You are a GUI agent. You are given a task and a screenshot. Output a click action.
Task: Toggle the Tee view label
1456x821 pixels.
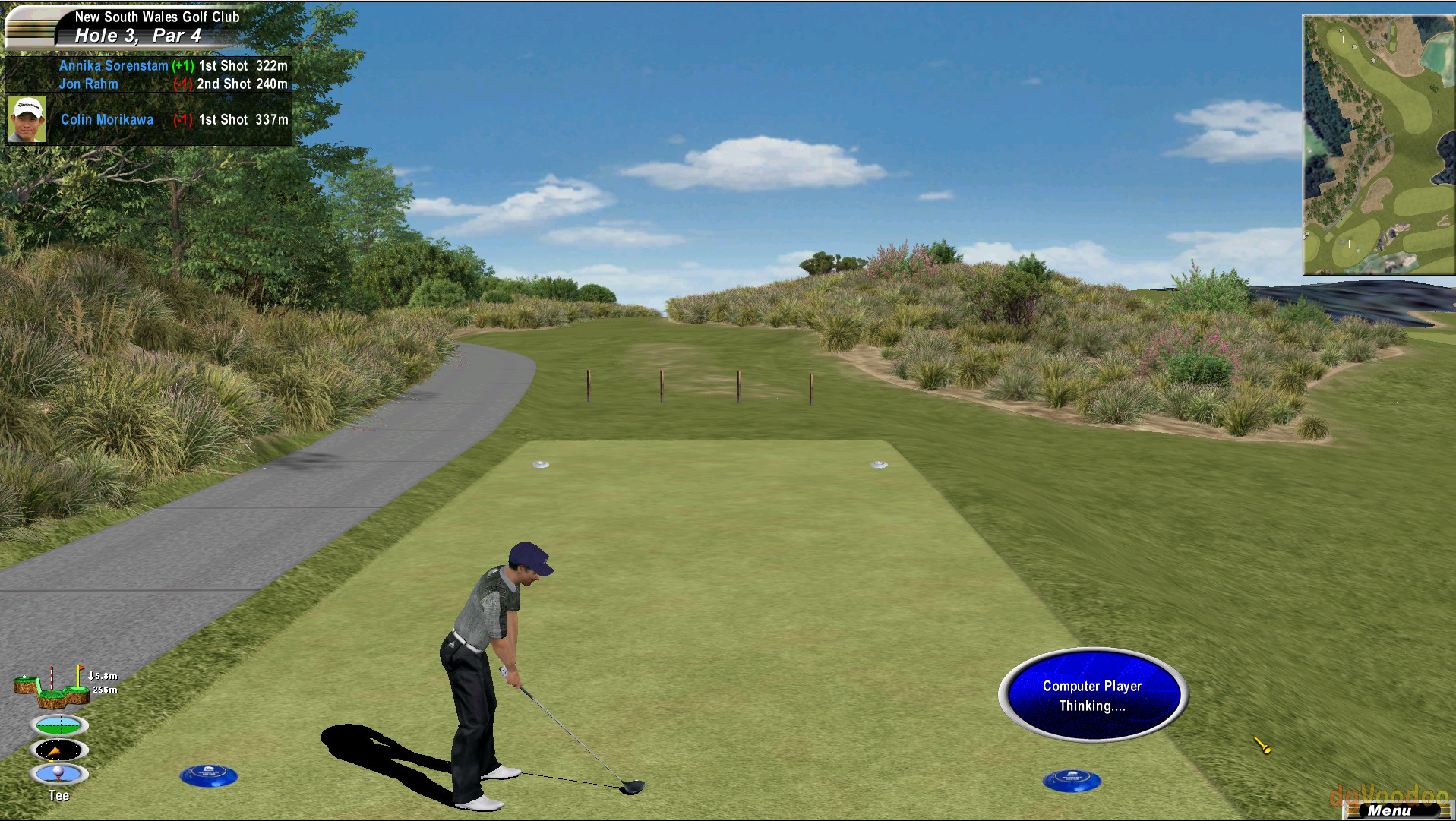point(59,795)
